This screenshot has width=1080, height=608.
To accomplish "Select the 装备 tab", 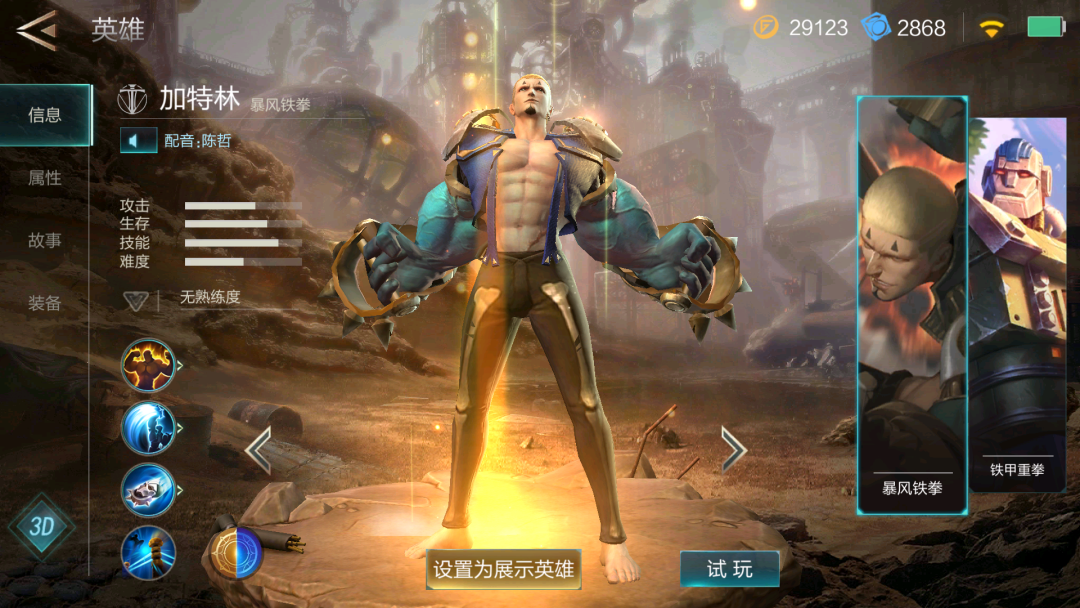I will [x=45, y=303].
